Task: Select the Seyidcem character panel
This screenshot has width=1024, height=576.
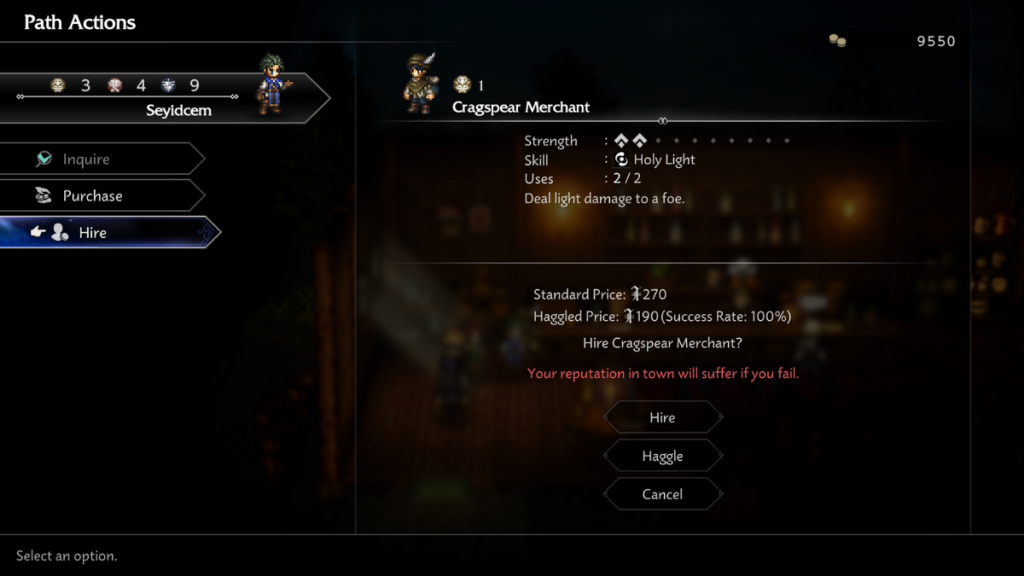Action: [x=160, y=98]
